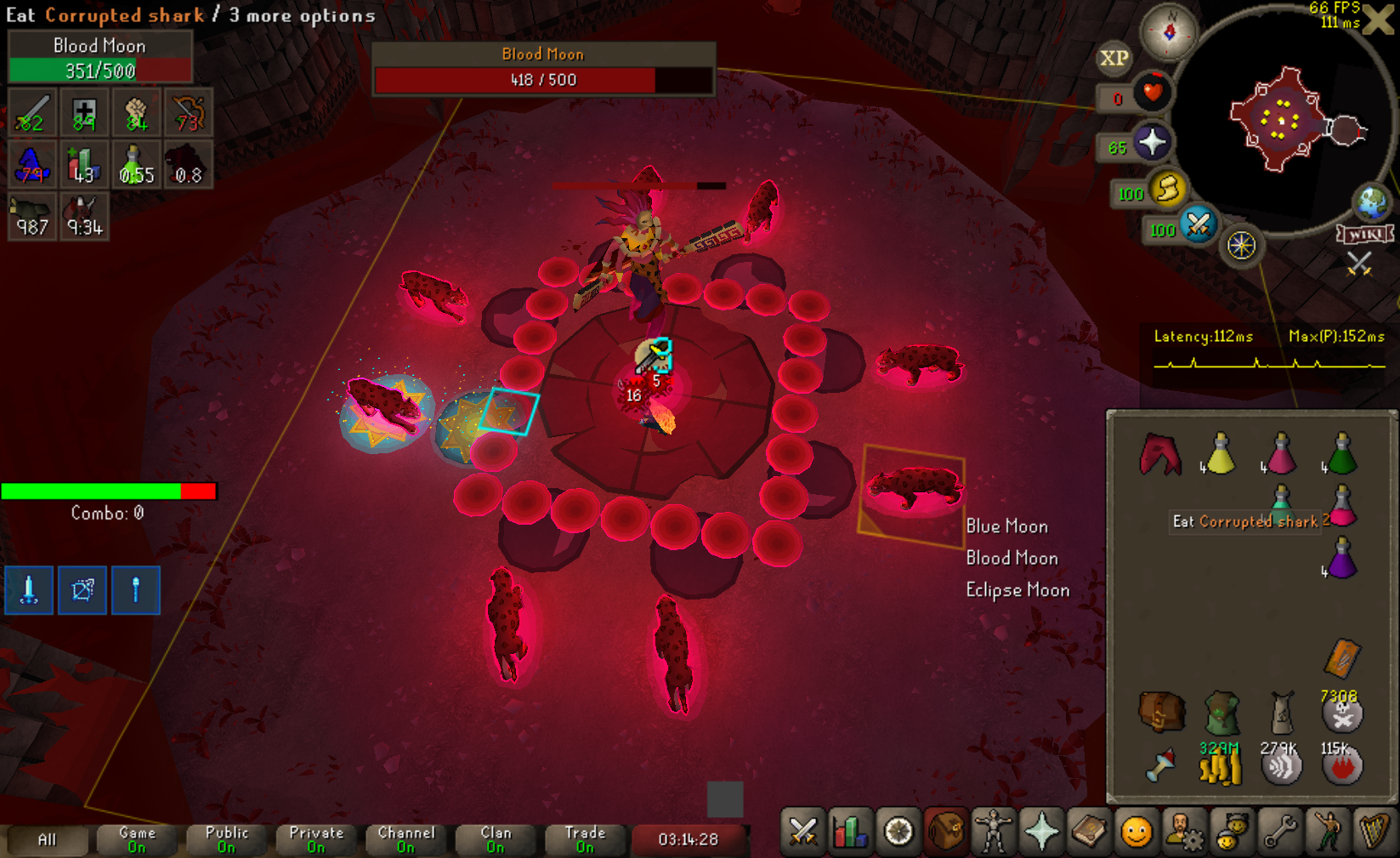
Task: Click the red cape inventory item
Action: pyautogui.click(x=1160, y=454)
